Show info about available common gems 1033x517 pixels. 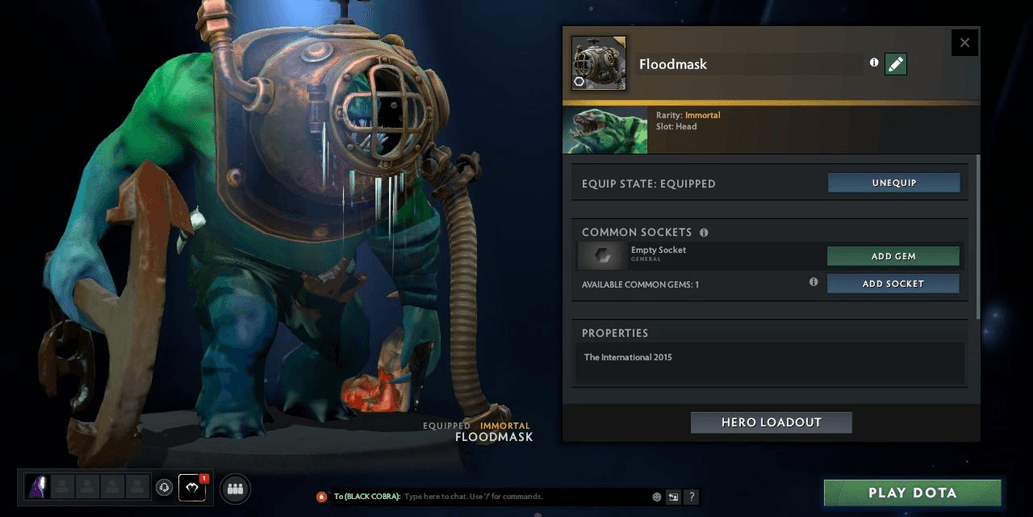[x=813, y=283]
